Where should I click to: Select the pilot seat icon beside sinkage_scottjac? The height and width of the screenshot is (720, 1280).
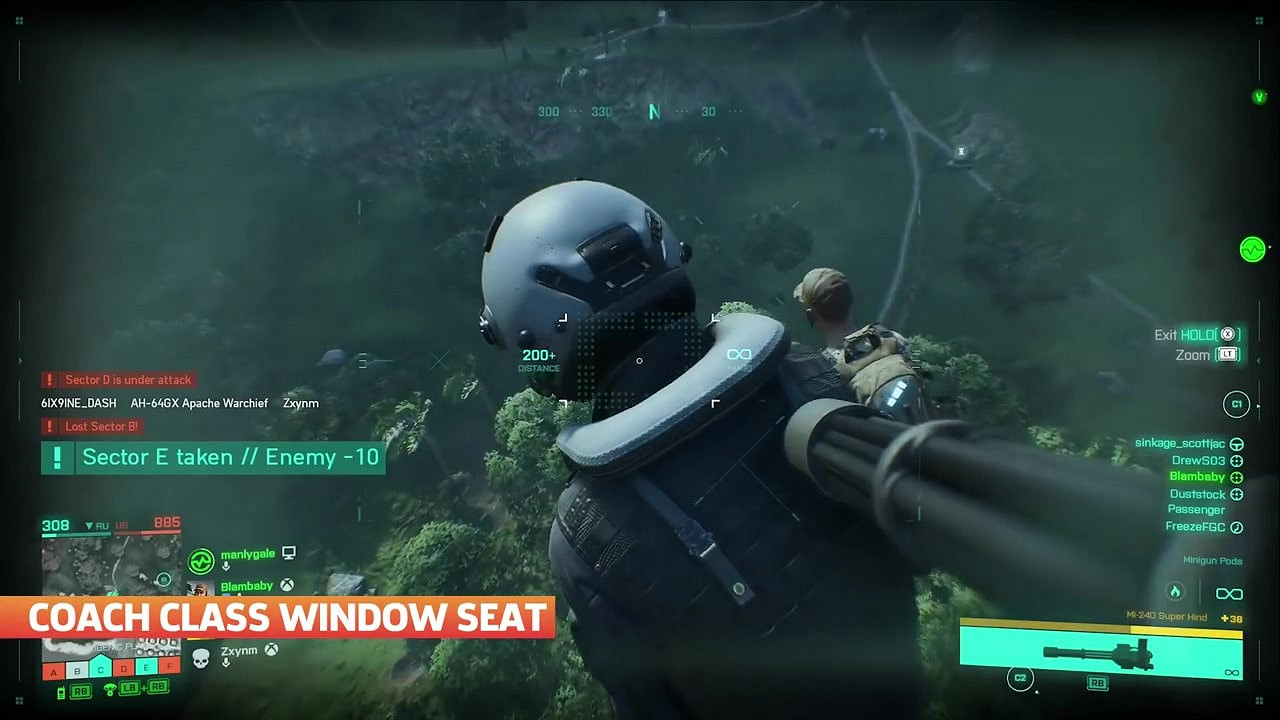(x=1236, y=444)
